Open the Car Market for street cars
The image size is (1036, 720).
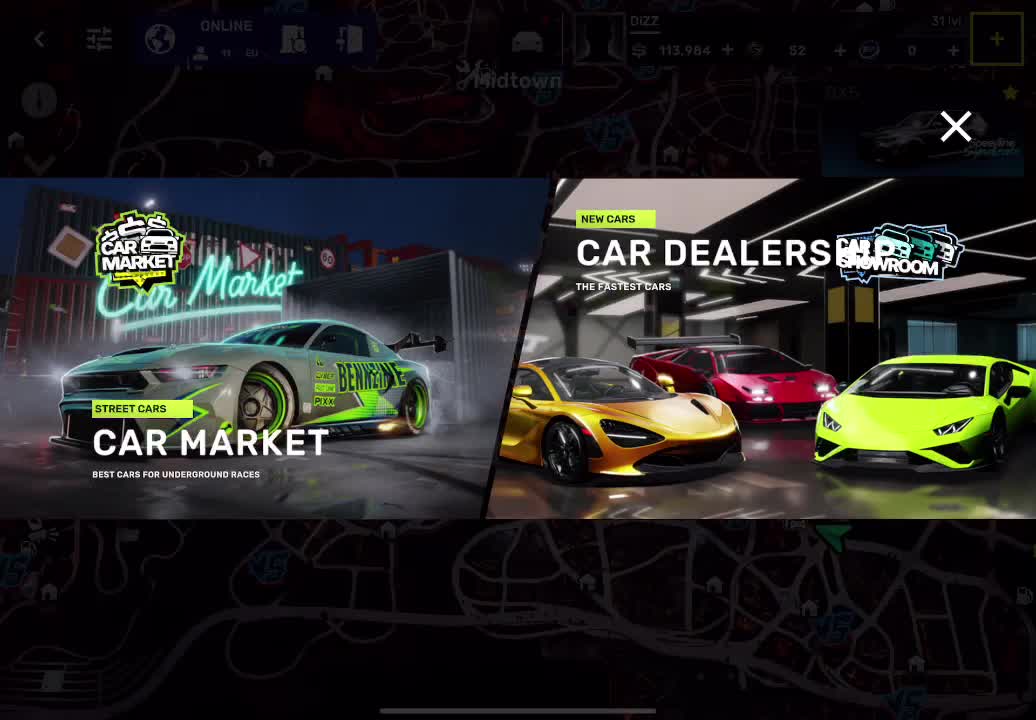[250, 350]
